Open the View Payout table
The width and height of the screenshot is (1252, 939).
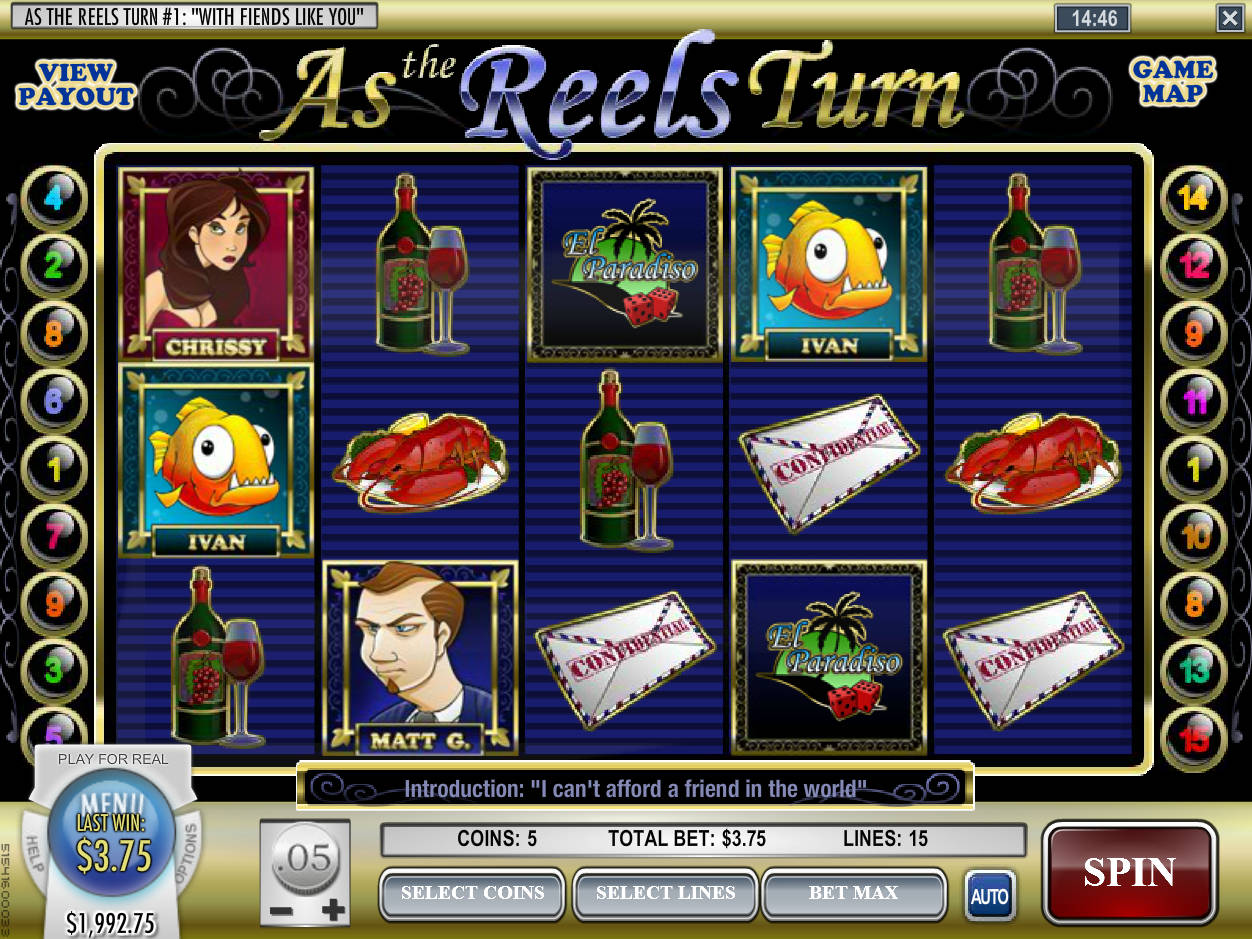point(76,85)
